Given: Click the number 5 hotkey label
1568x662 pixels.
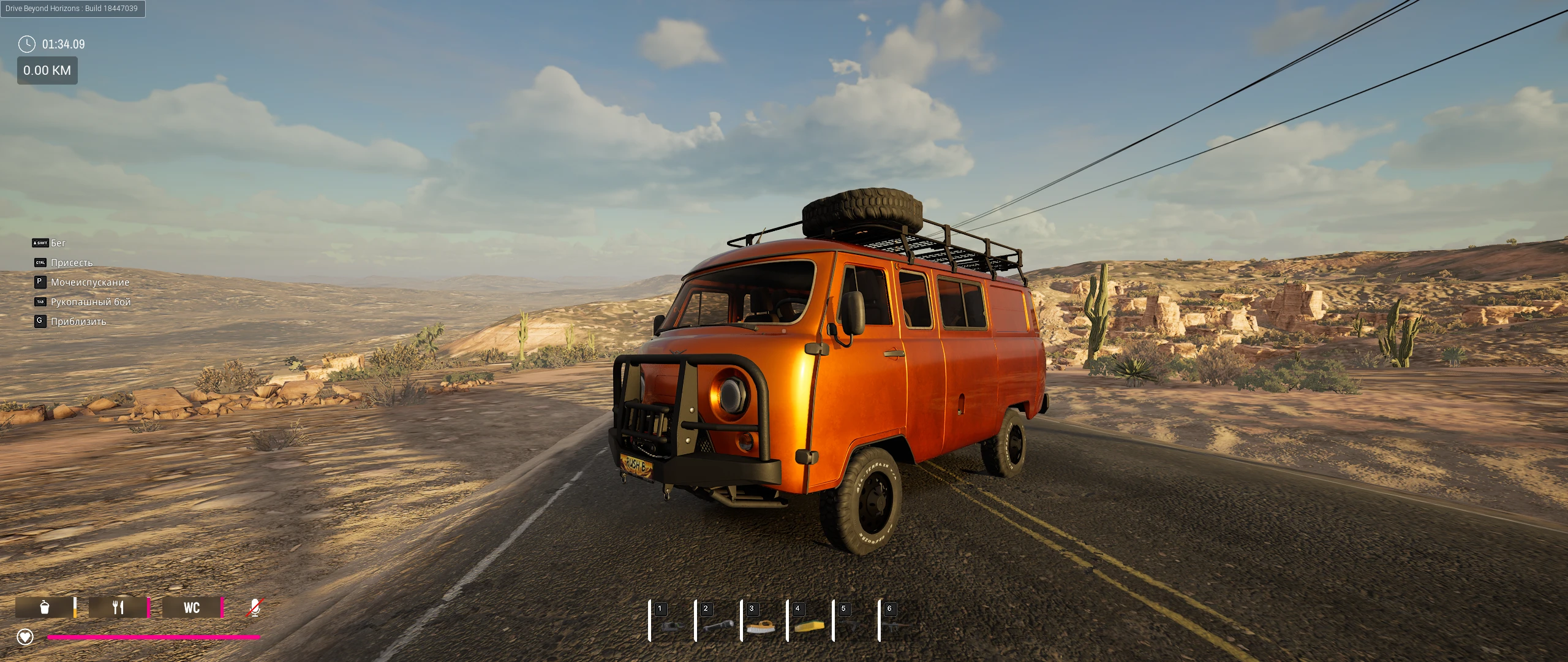Looking at the screenshot, I should tap(843, 608).
